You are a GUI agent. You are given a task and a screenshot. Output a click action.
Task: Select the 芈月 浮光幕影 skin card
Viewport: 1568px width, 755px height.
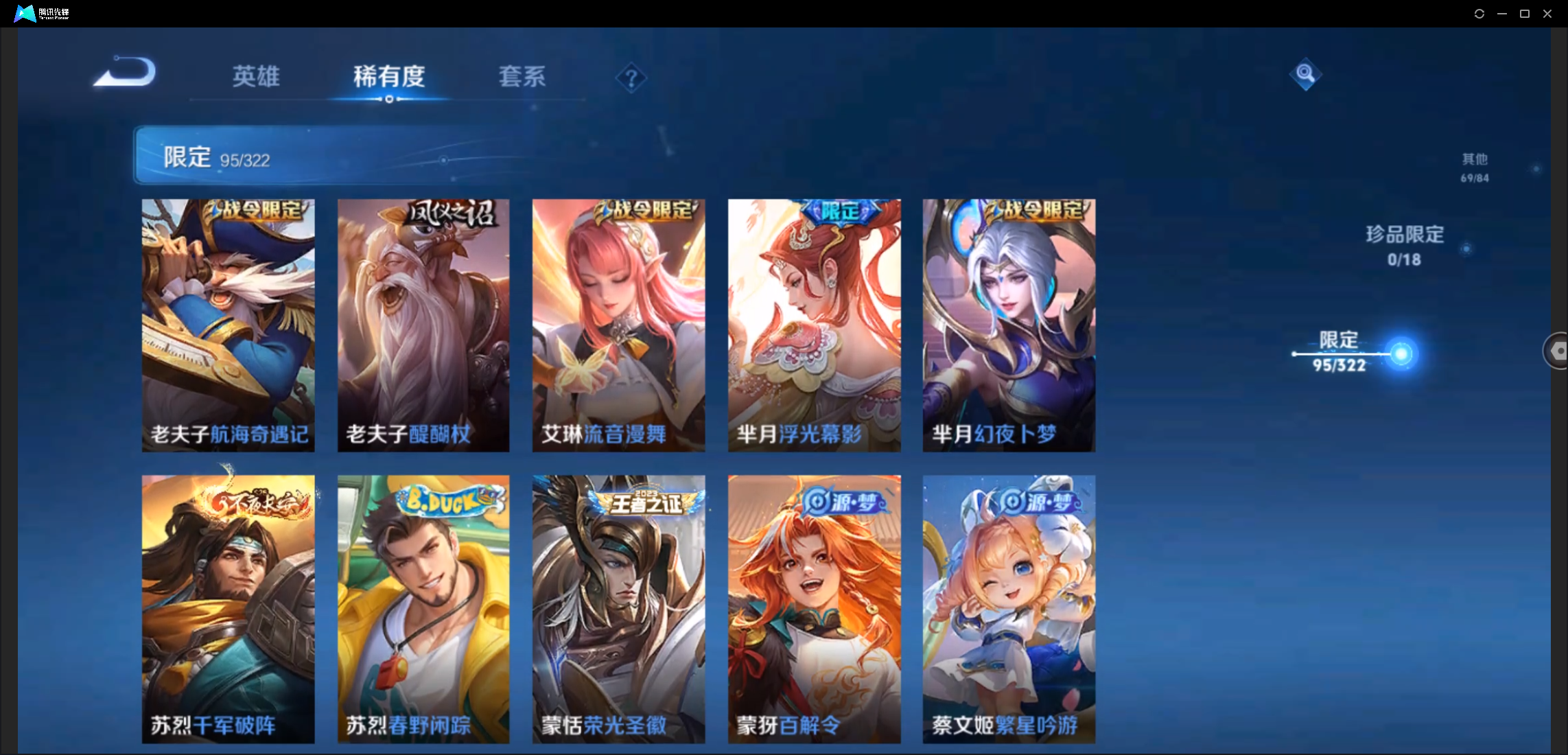click(x=814, y=325)
